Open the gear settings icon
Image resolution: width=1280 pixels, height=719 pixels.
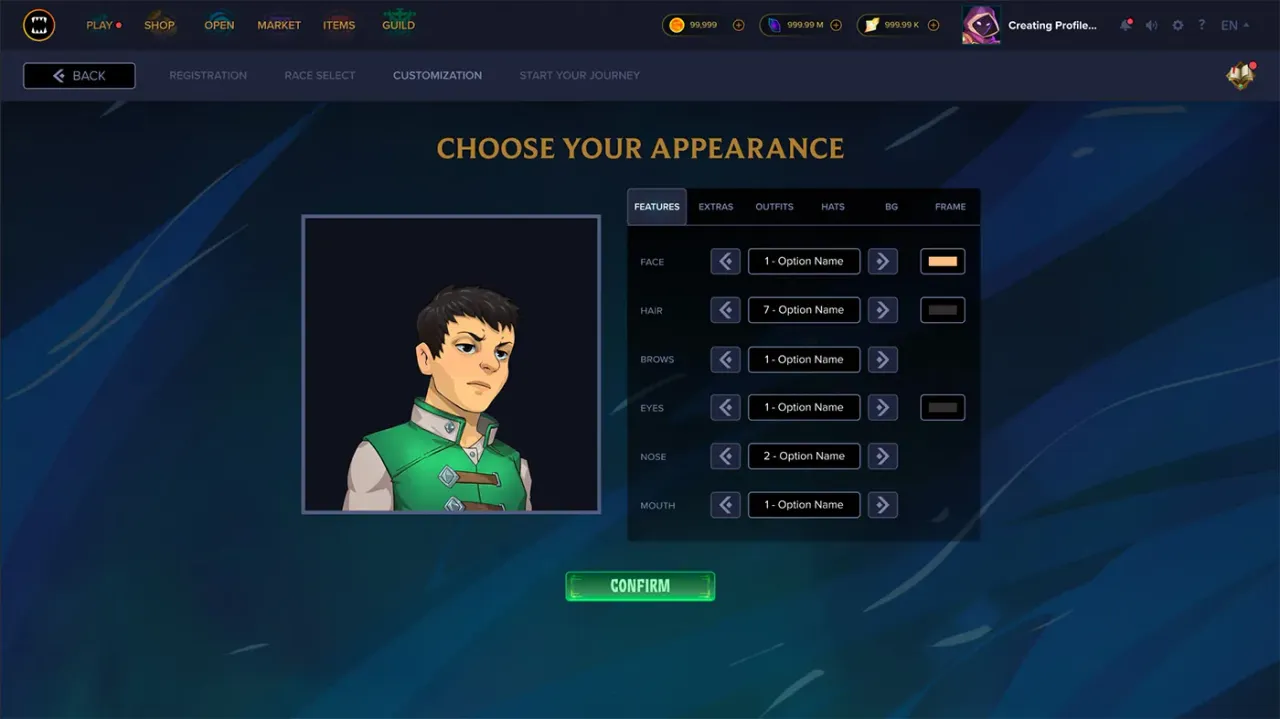1177,25
